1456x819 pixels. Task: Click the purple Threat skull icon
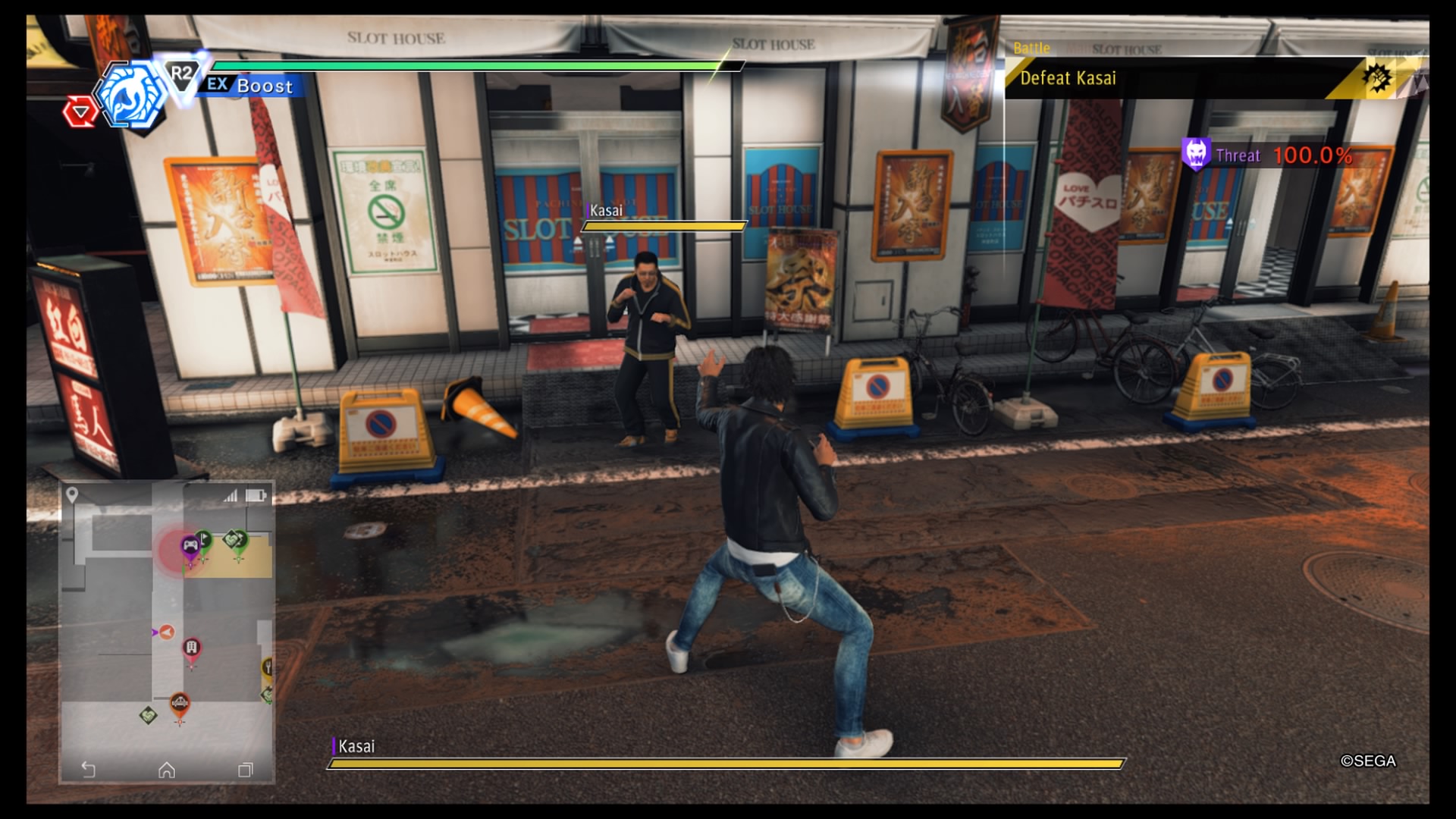(1196, 155)
